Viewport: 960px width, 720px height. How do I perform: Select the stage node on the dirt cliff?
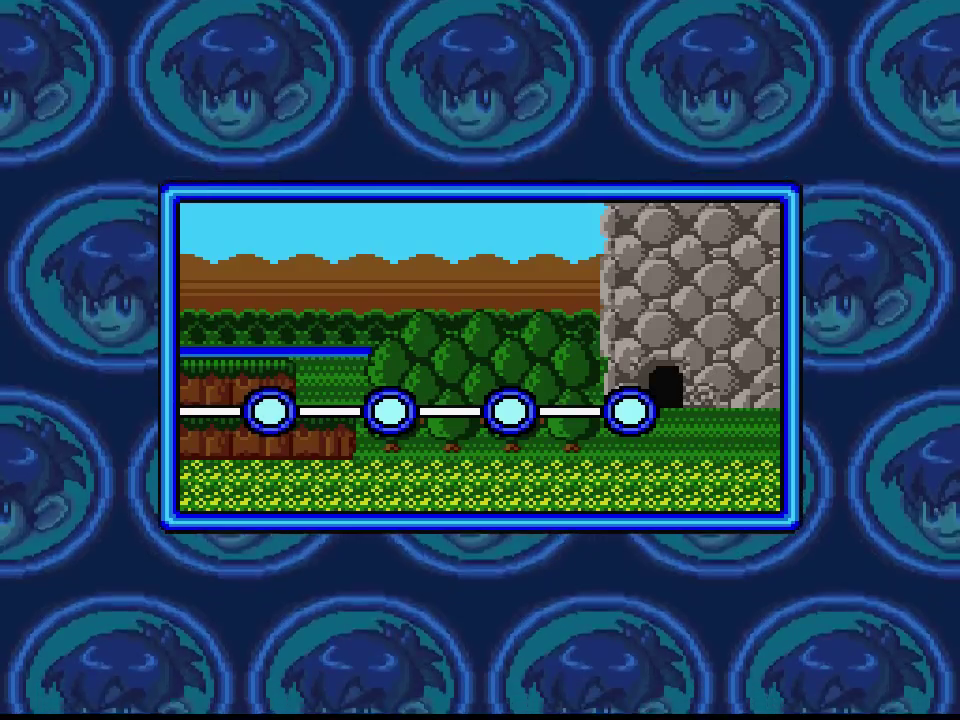(269, 411)
